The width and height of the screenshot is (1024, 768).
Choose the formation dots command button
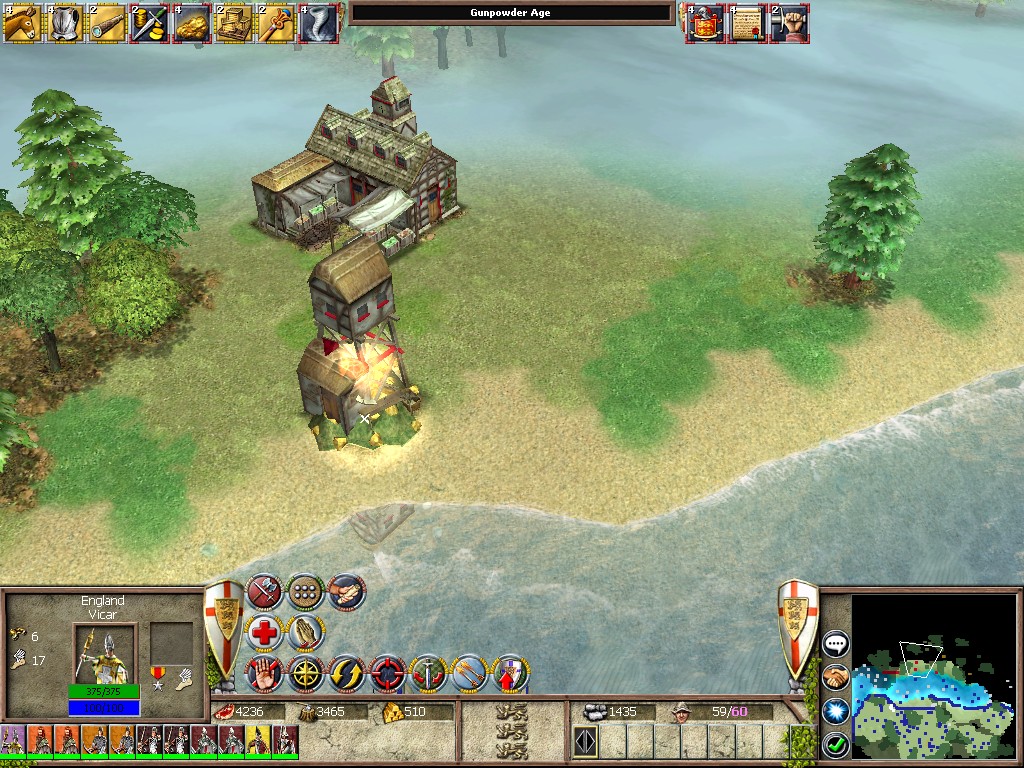[x=305, y=592]
